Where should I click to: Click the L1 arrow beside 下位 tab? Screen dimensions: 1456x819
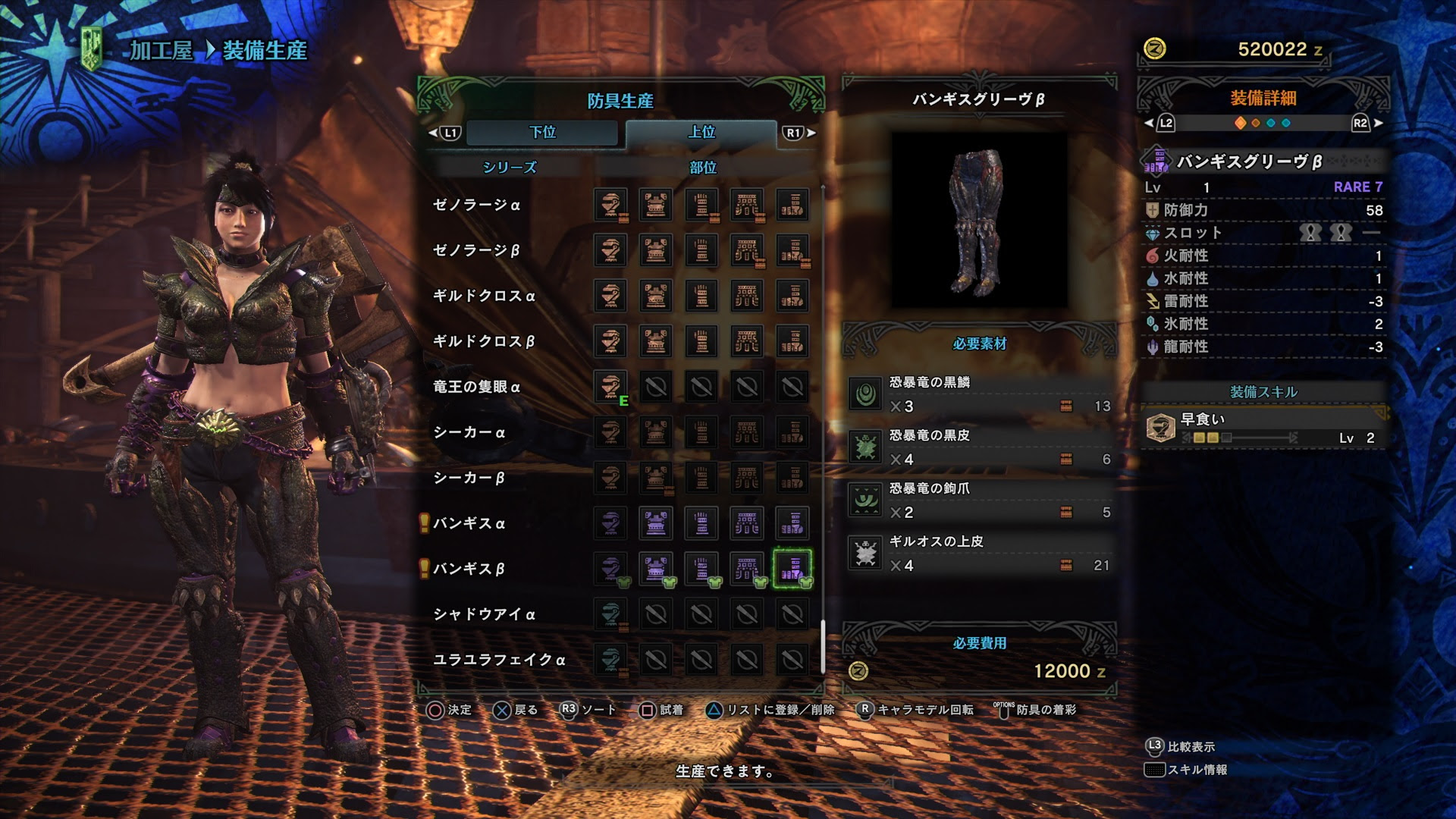click(447, 132)
